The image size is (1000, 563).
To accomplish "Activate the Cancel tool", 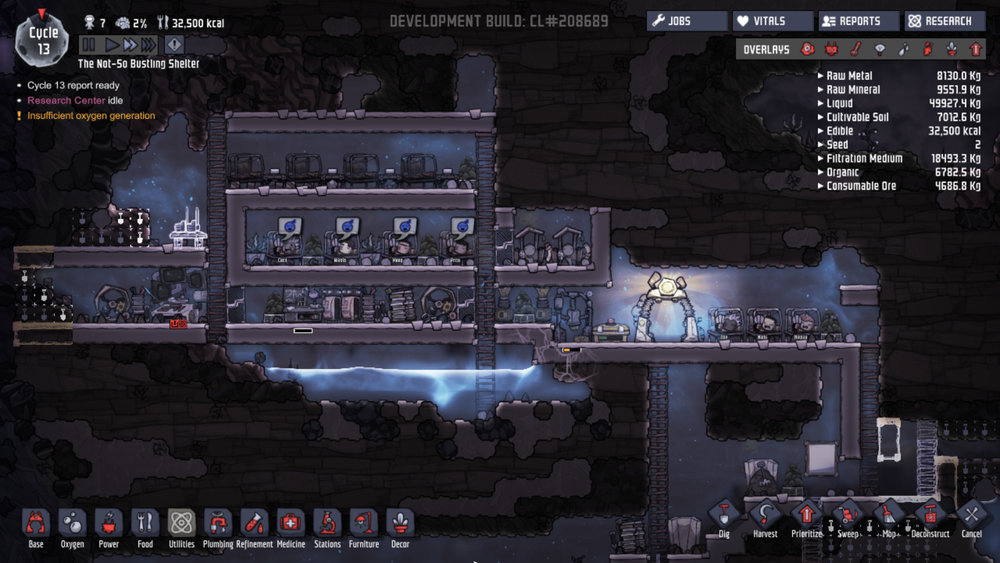I will pyautogui.click(x=971, y=516).
